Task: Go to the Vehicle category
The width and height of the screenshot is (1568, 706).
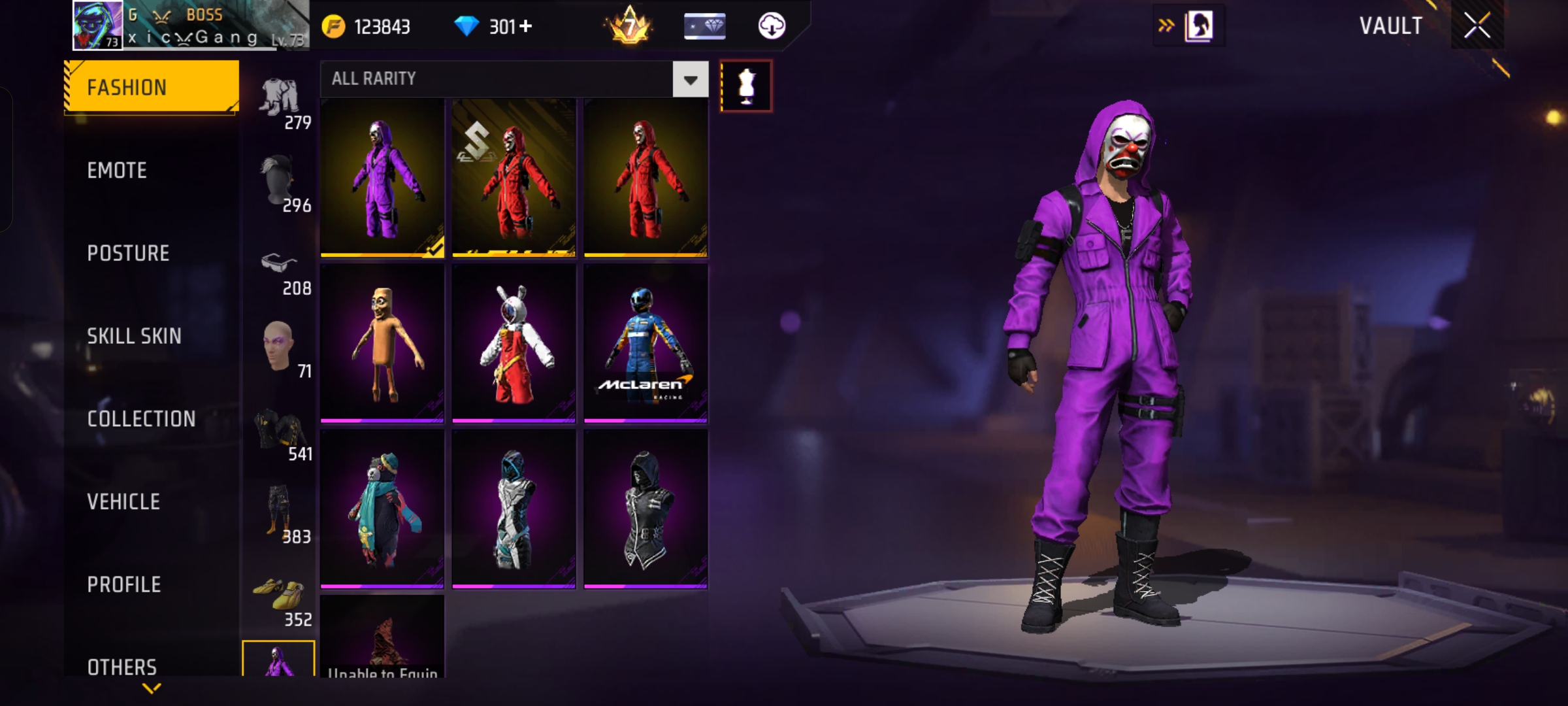Action: coord(124,502)
